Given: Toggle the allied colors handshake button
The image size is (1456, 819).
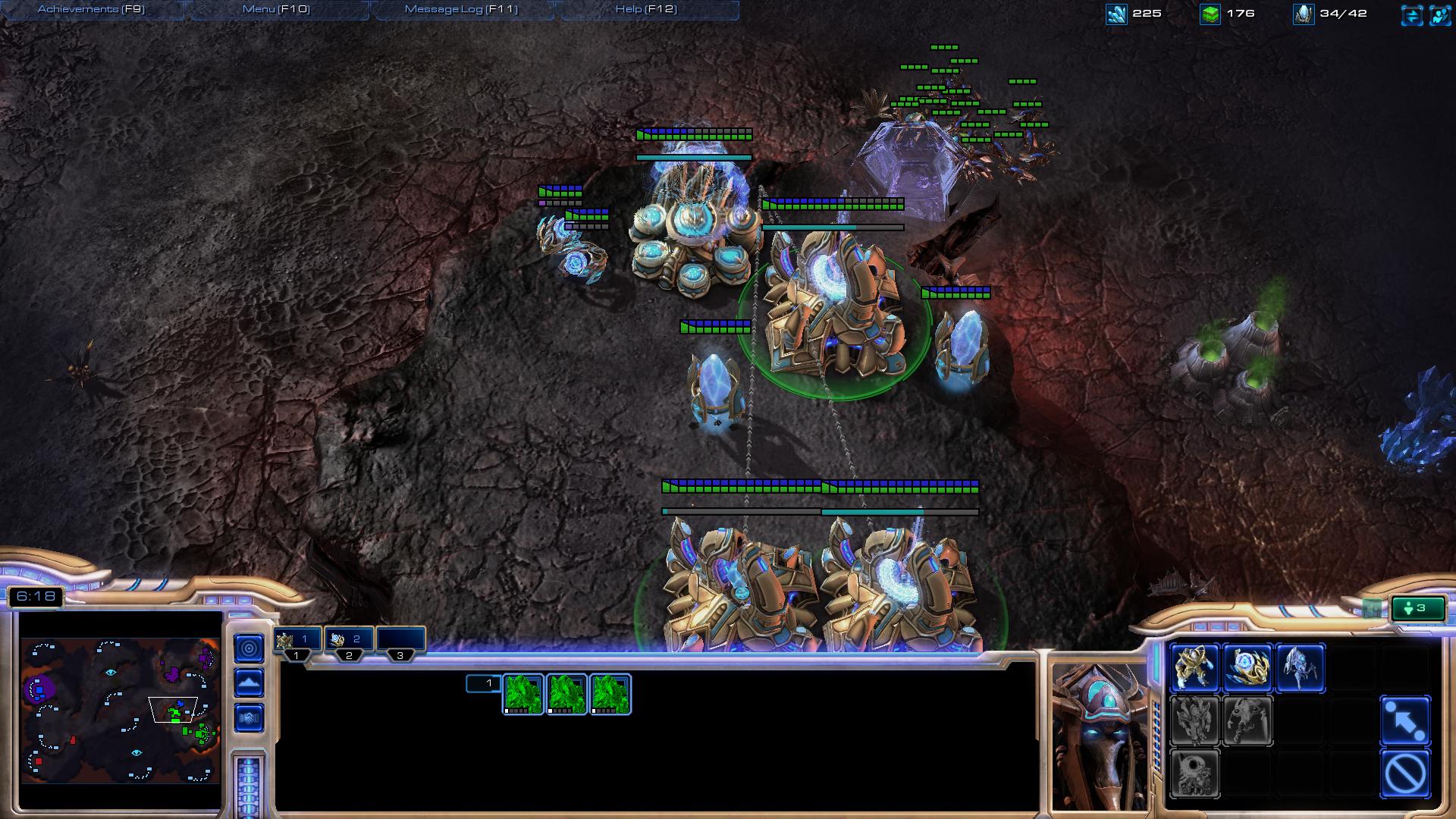Looking at the screenshot, I should 249,717.
